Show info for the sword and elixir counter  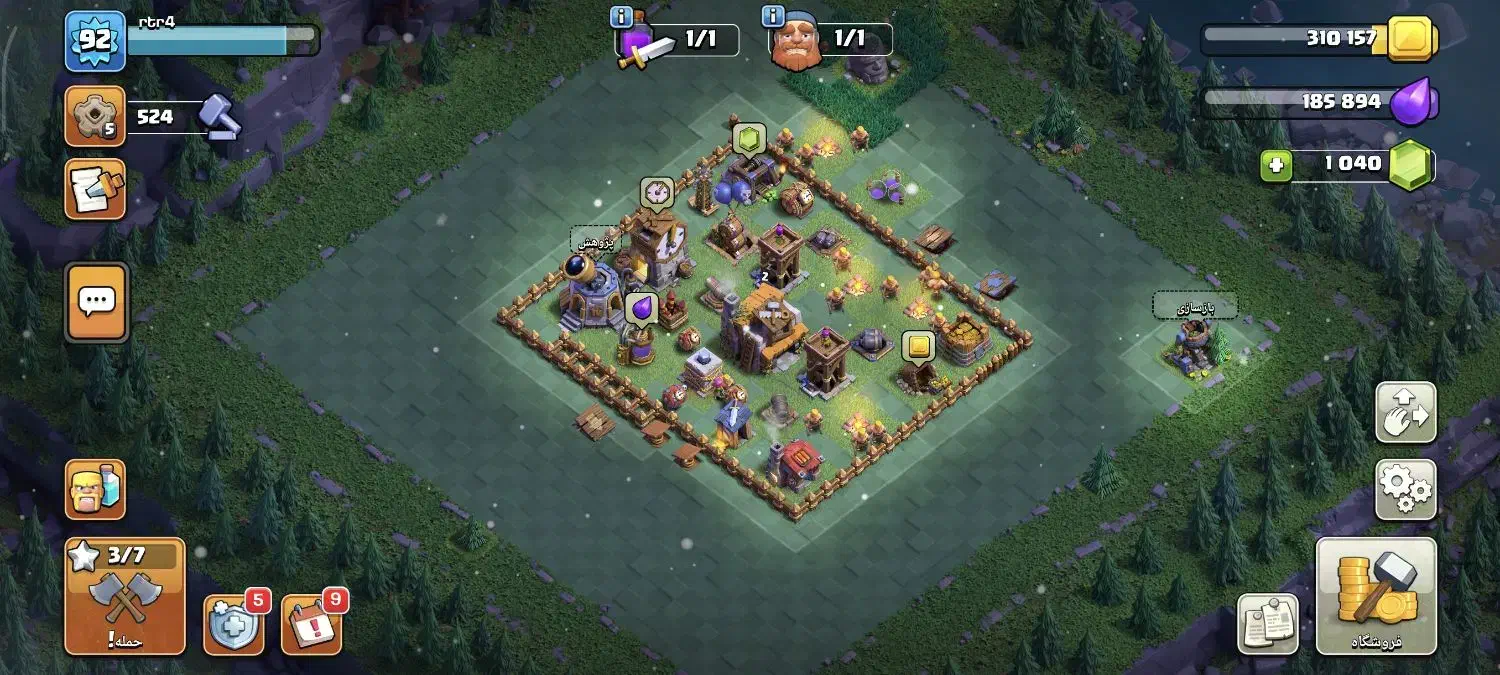(x=620, y=16)
